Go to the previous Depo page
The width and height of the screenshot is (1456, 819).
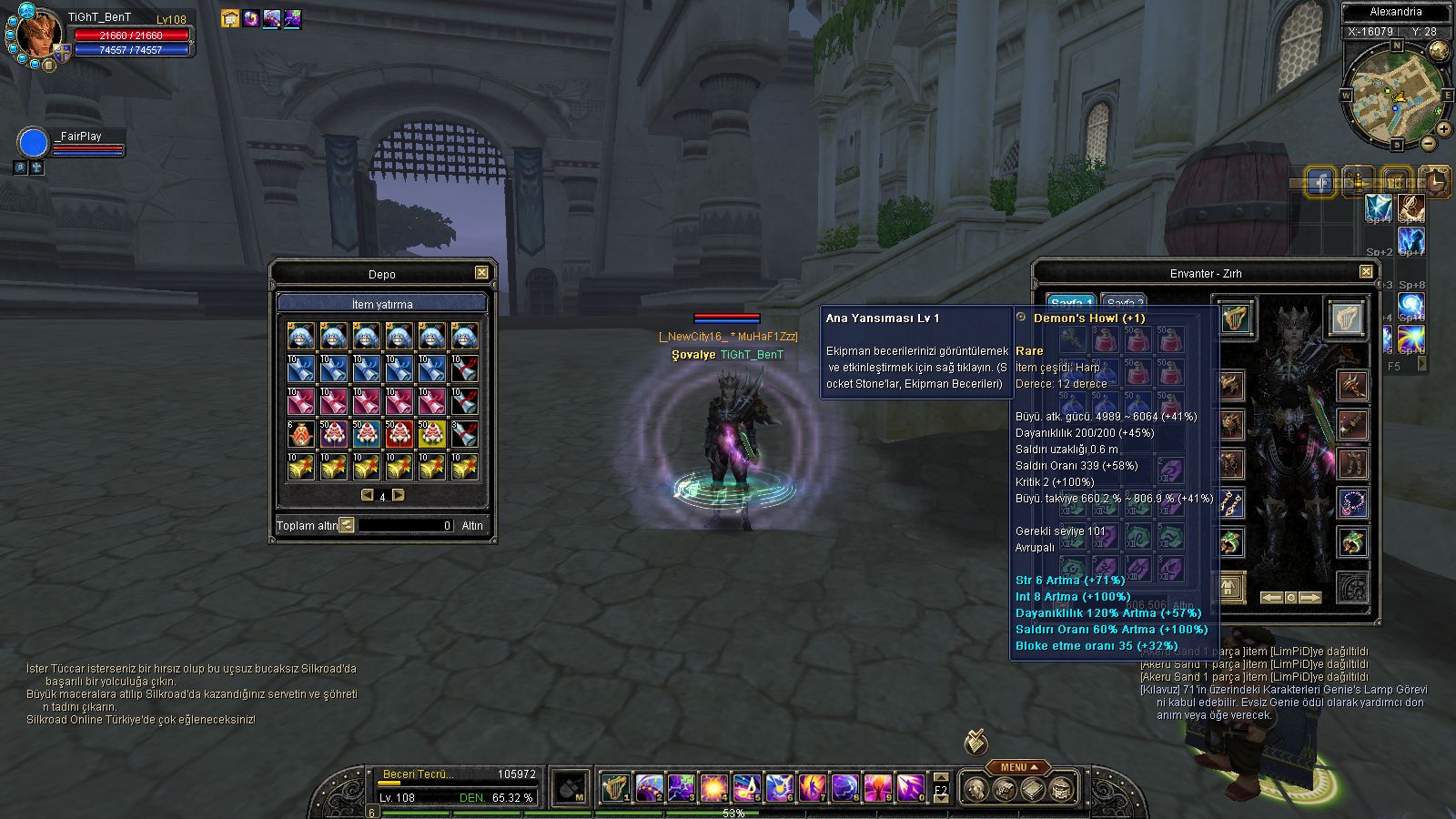[x=368, y=496]
